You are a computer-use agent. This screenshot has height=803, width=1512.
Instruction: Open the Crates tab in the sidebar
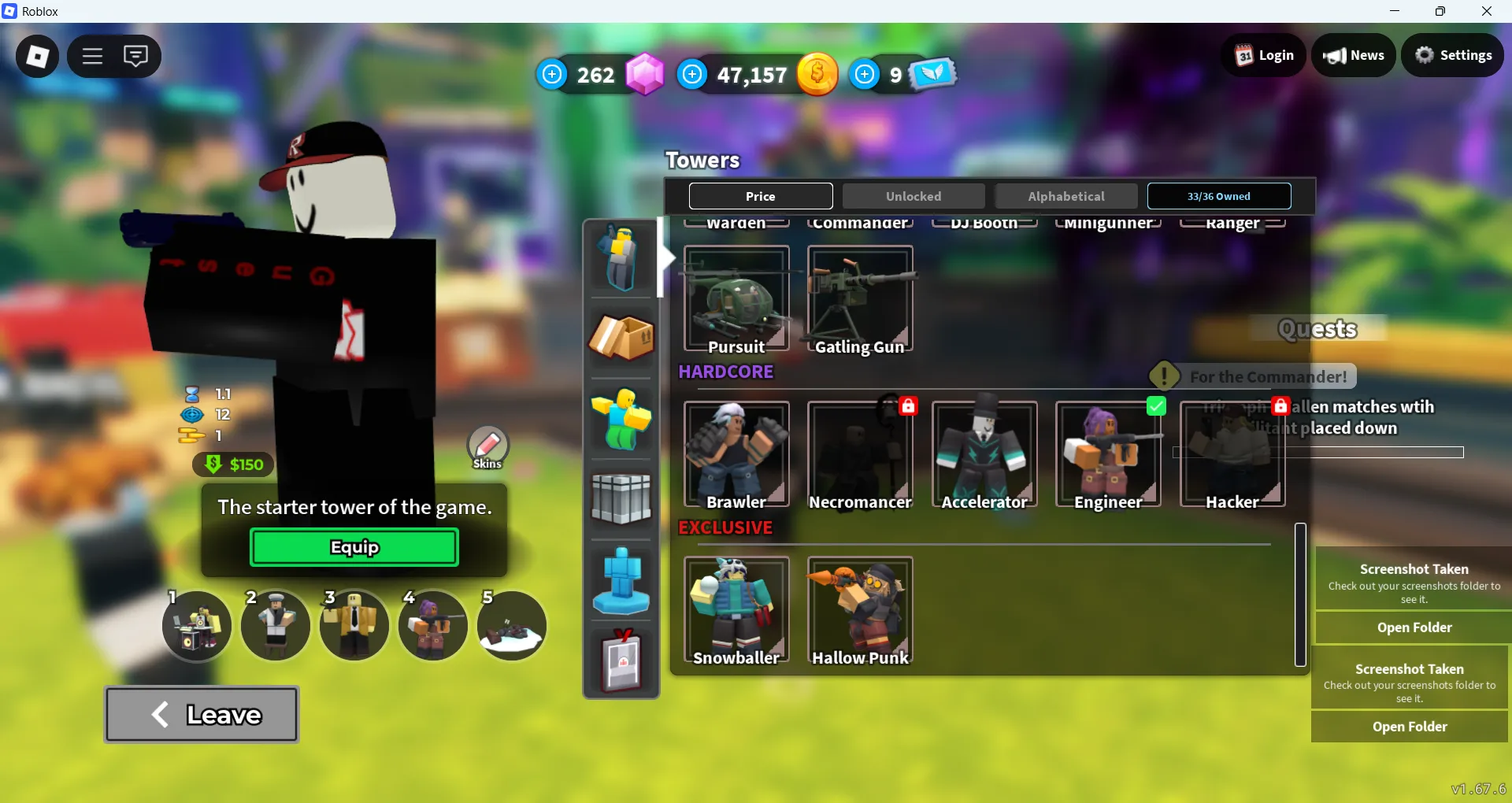[x=621, y=339]
